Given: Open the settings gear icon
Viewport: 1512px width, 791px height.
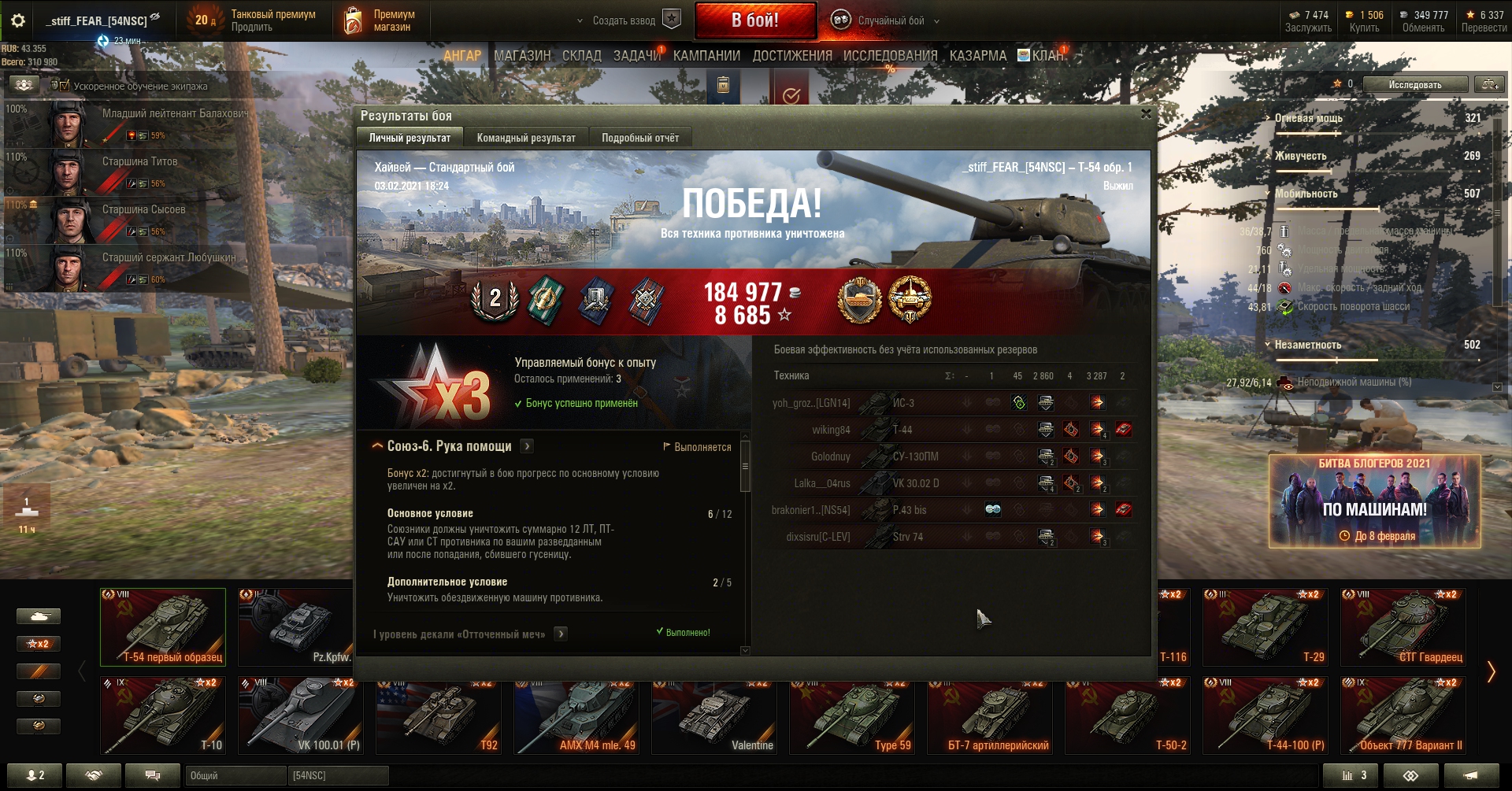Looking at the screenshot, I should (x=17, y=20).
